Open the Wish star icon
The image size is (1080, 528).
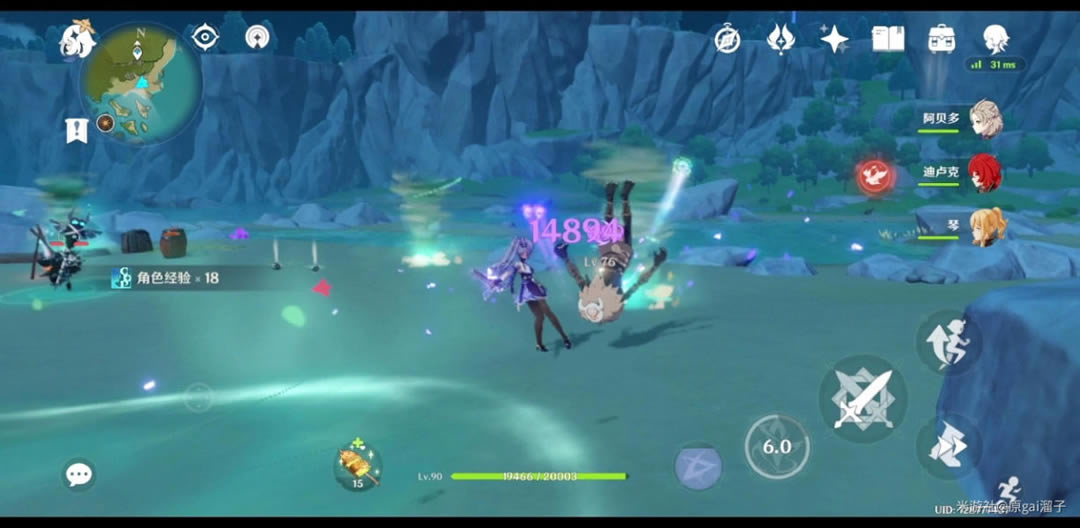coord(834,39)
